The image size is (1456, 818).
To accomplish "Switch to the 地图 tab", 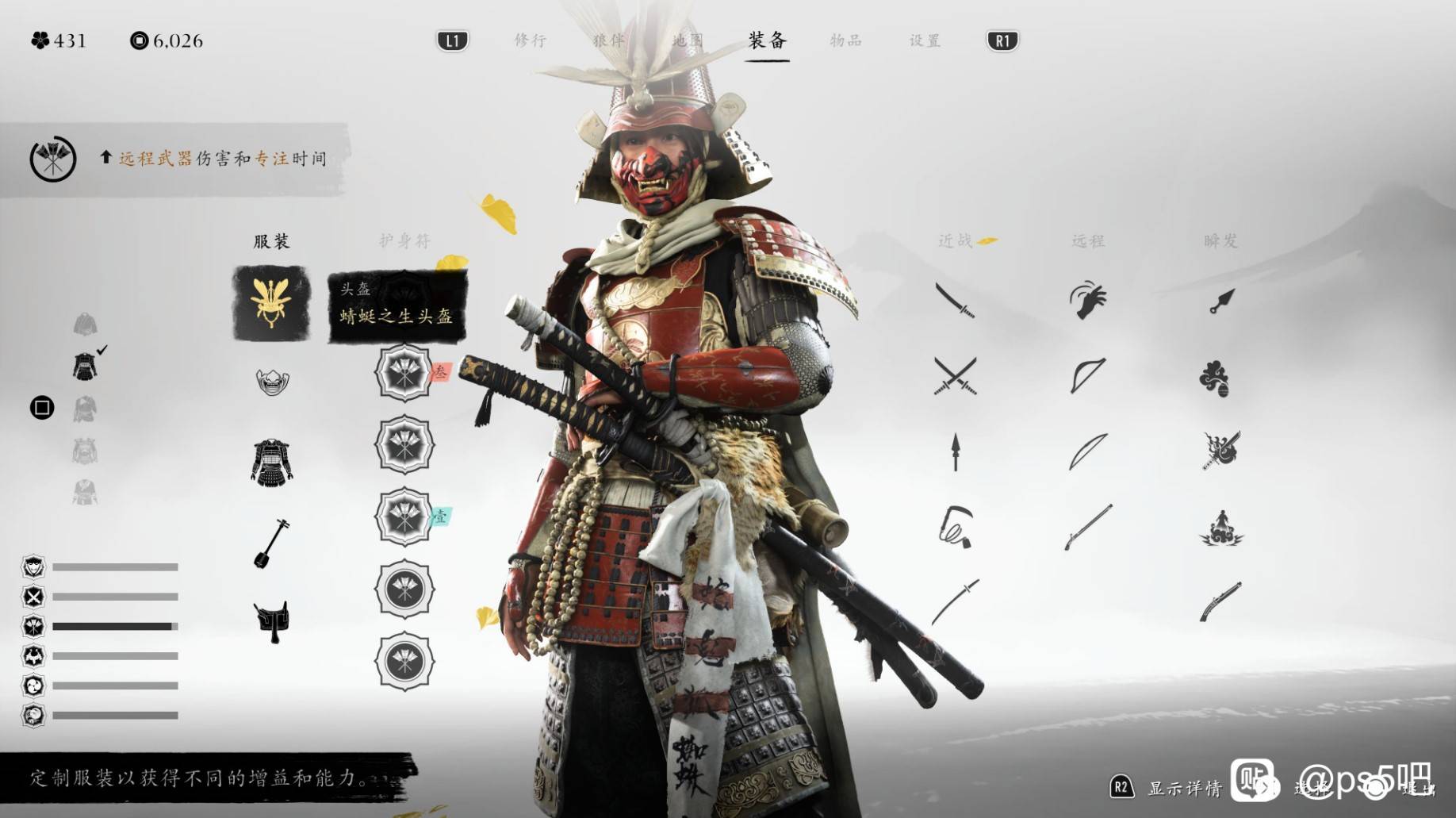I will pyautogui.click(x=687, y=40).
